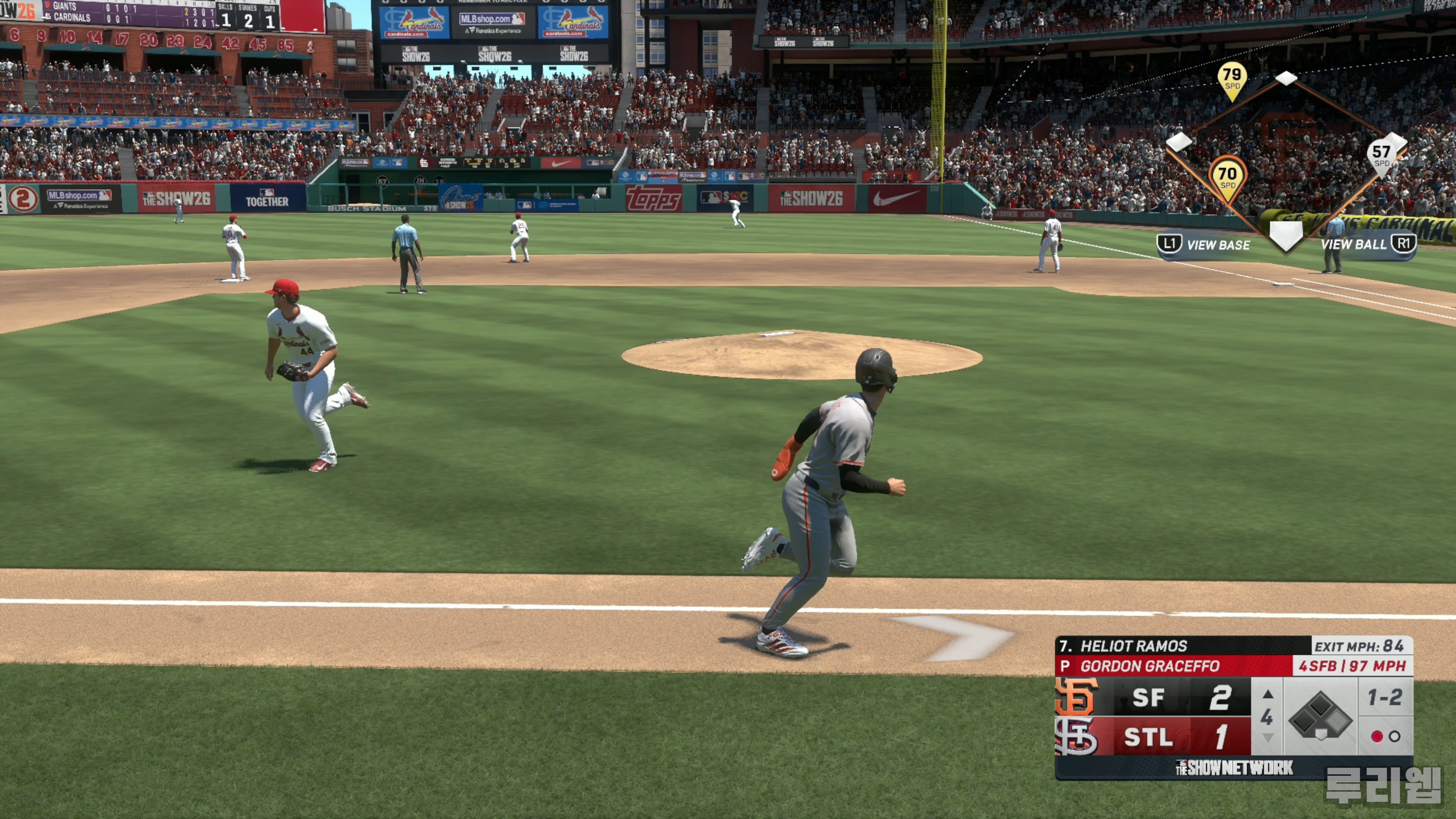Viewport: 1456px width, 819px height.
Task: Click second base on the baserunning diamond
Action: click(x=1286, y=78)
